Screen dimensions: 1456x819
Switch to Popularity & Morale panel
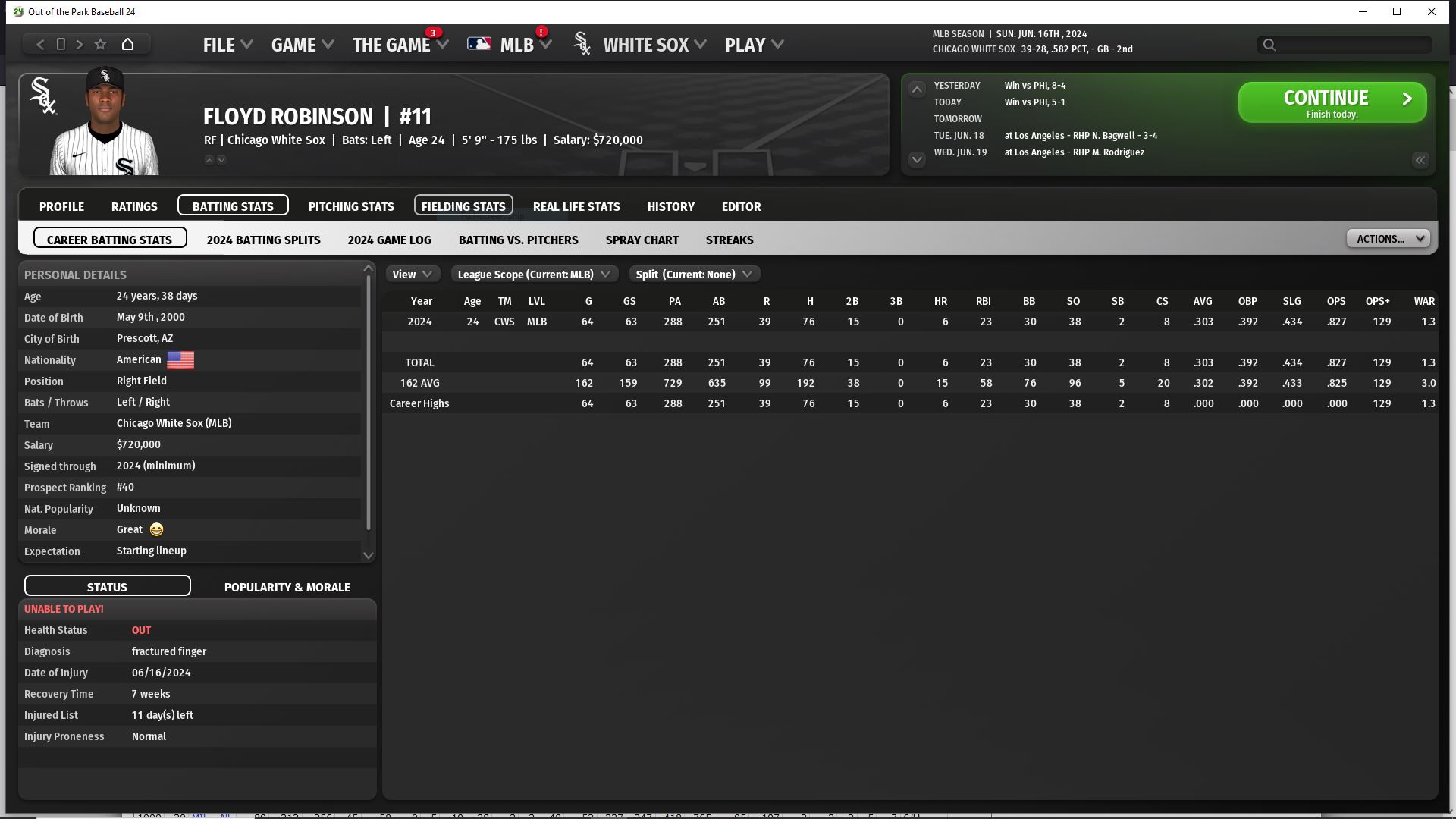(287, 587)
